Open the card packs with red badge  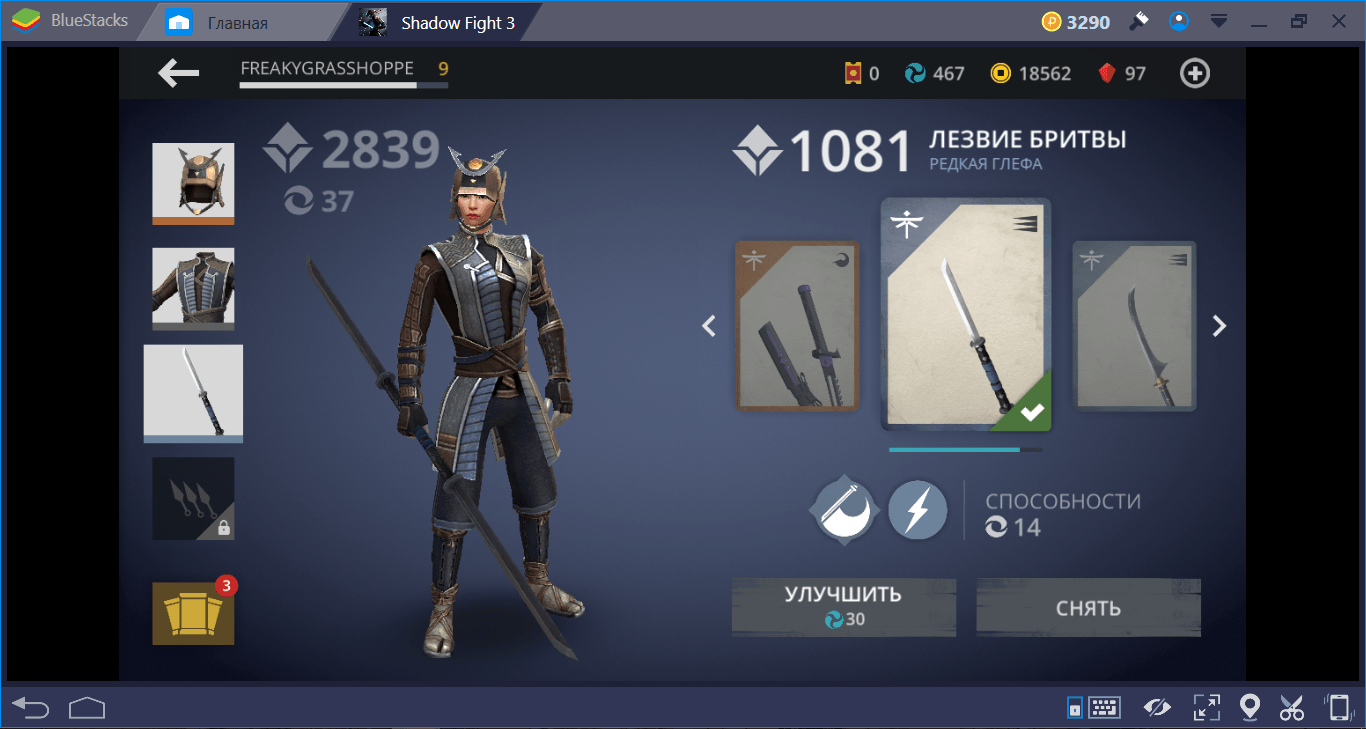point(193,613)
